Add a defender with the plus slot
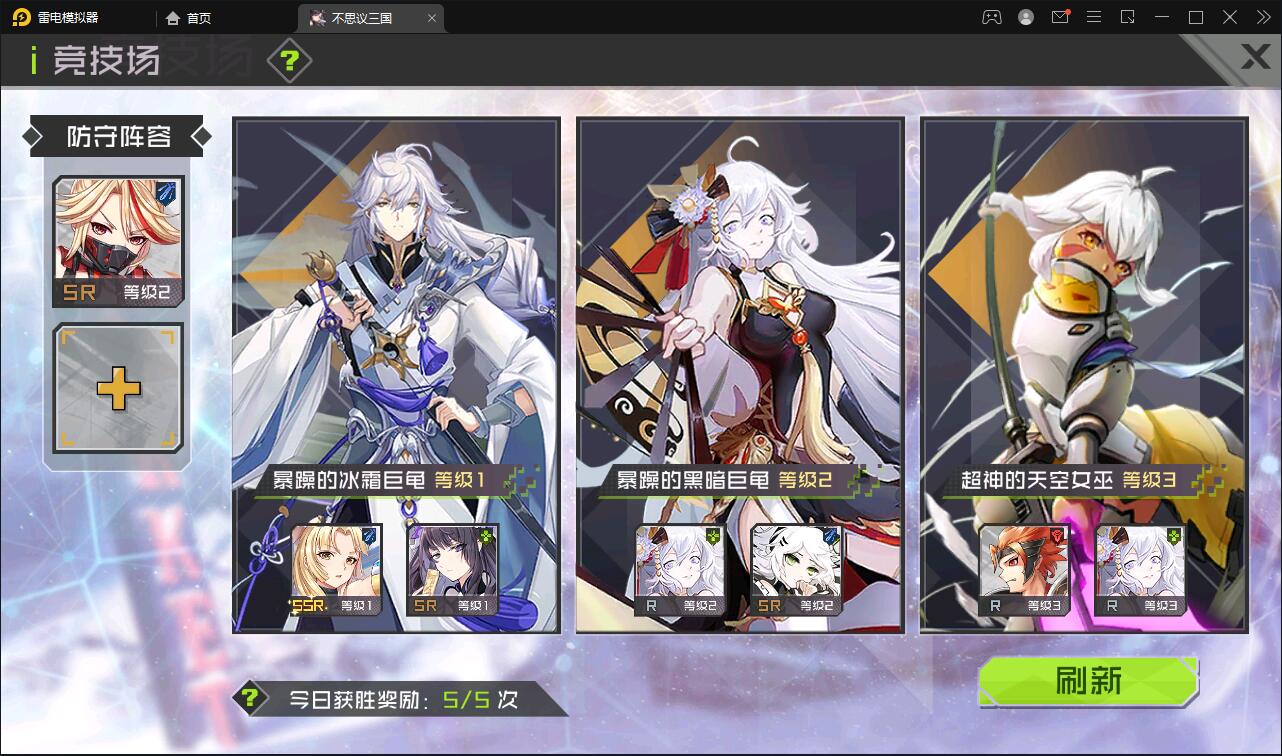Viewport: 1282px width, 756px height. pyautogui.click(x=117, y=389)
